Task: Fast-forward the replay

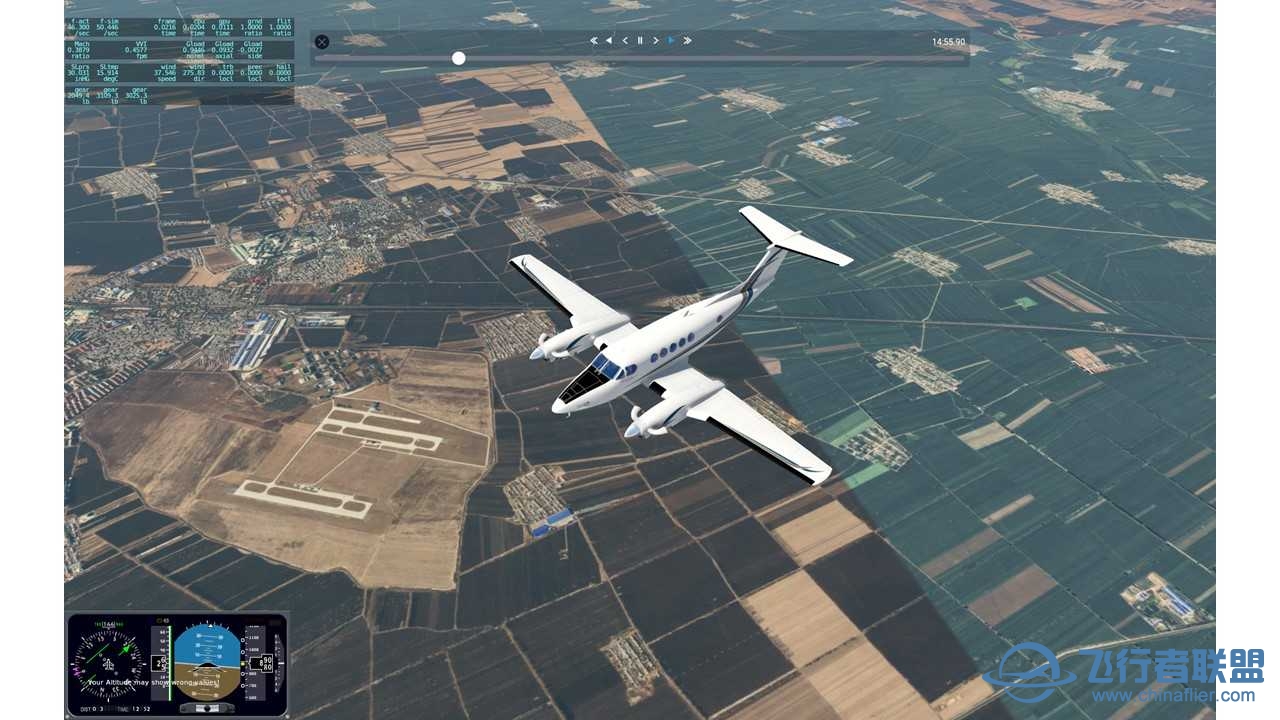Action: point(686,40)
